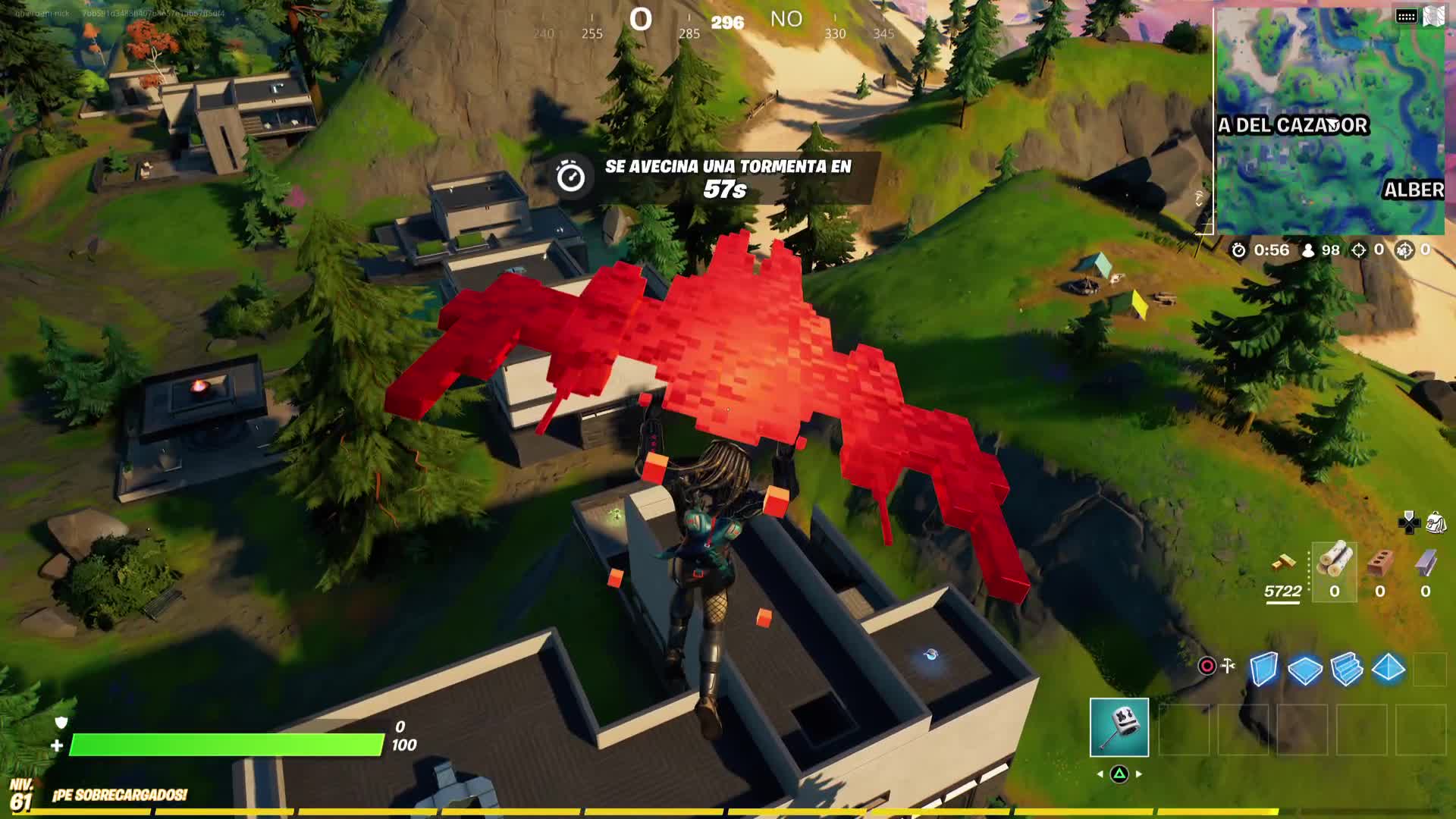Pick the stairs building piece
This screenshot has height=819, width=1456.
pos(1347,670)
